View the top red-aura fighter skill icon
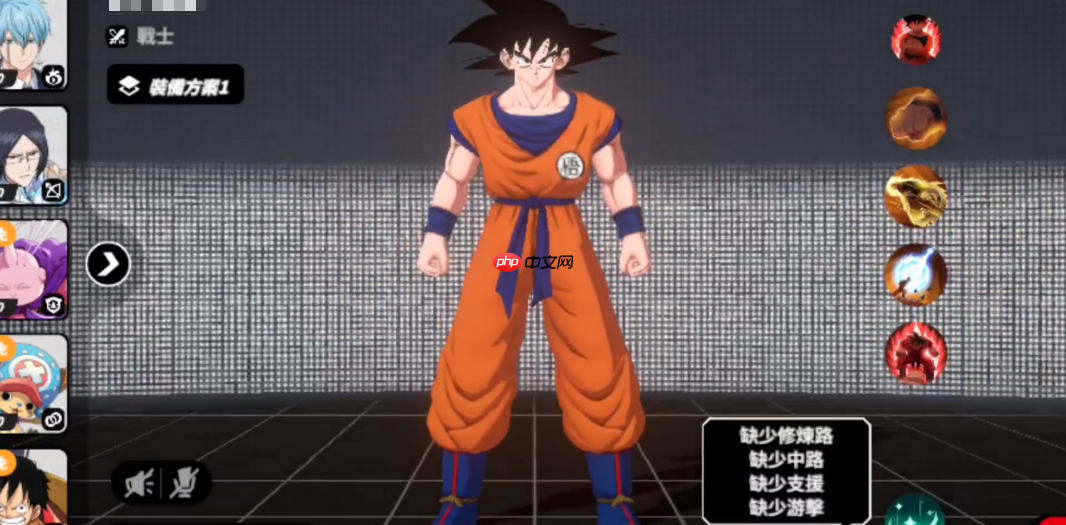This screenshot has width=1066, height=525. (x=916, y=40)
